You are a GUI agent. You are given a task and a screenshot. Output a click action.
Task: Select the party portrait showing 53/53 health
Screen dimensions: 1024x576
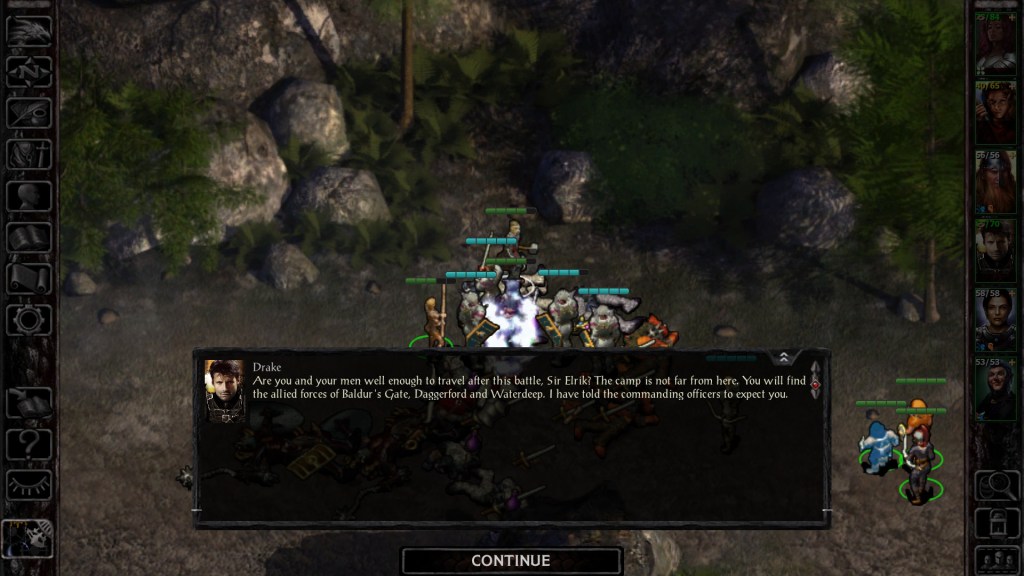point(995,389)
